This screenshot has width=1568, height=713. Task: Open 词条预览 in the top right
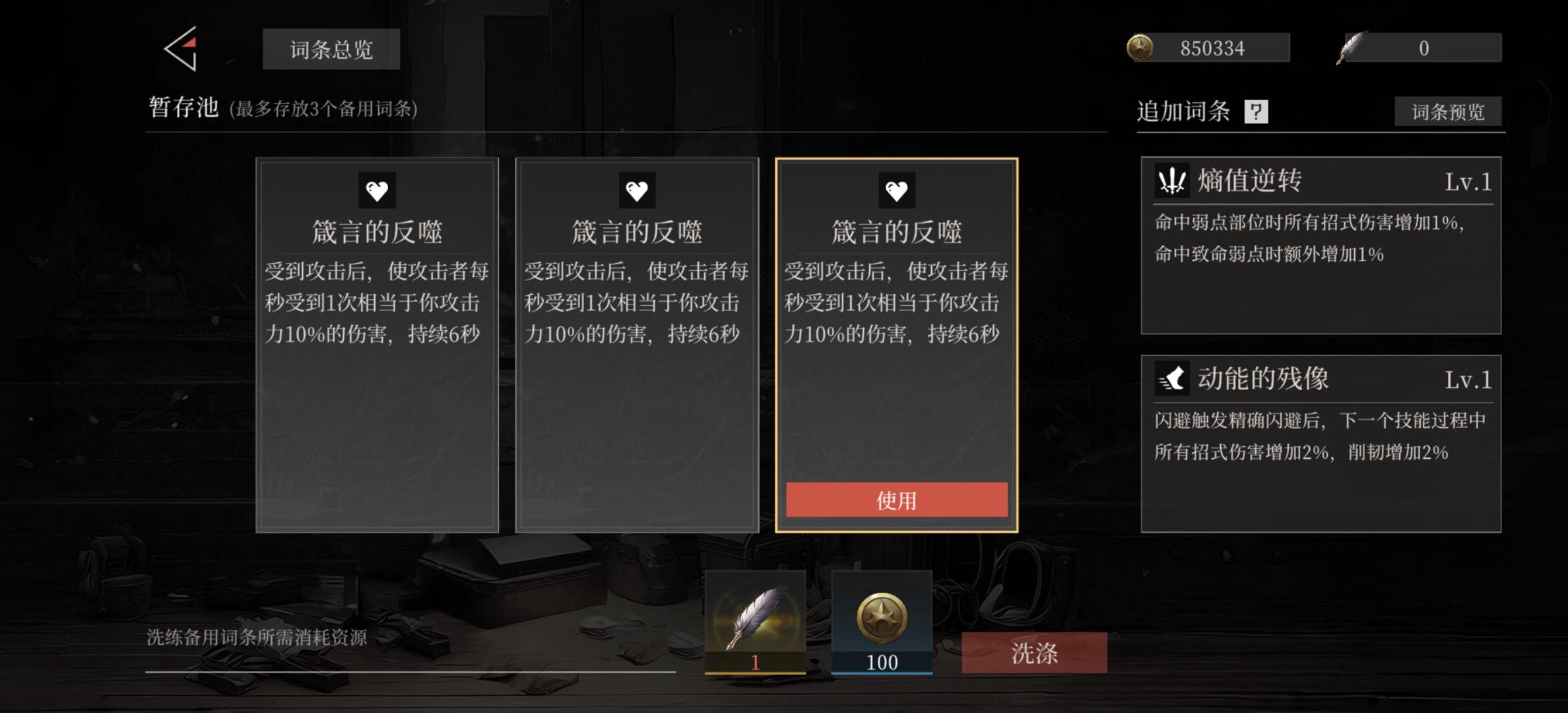[x=1448, y=113]
